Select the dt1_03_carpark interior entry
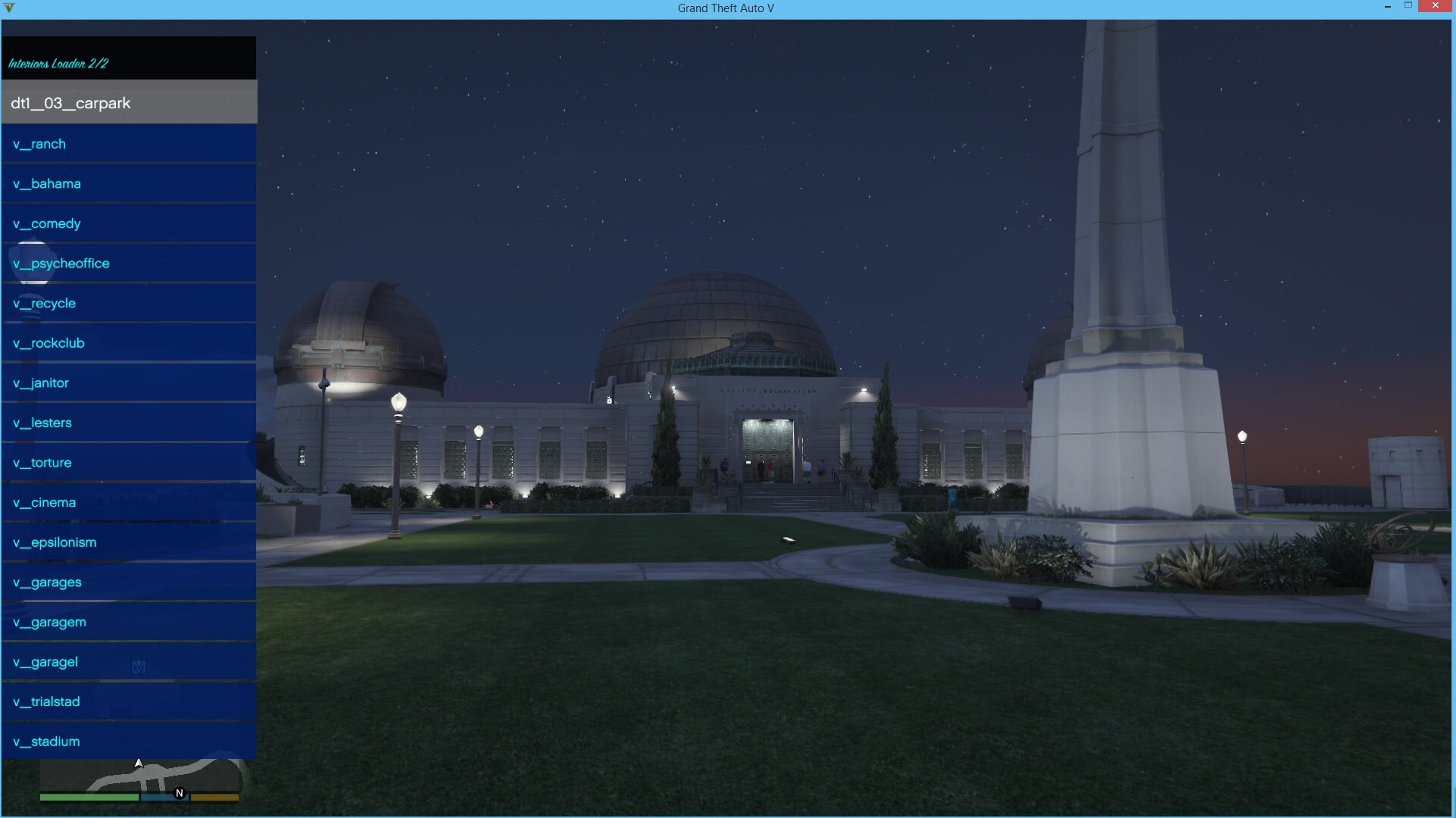 tap(129, 103)
